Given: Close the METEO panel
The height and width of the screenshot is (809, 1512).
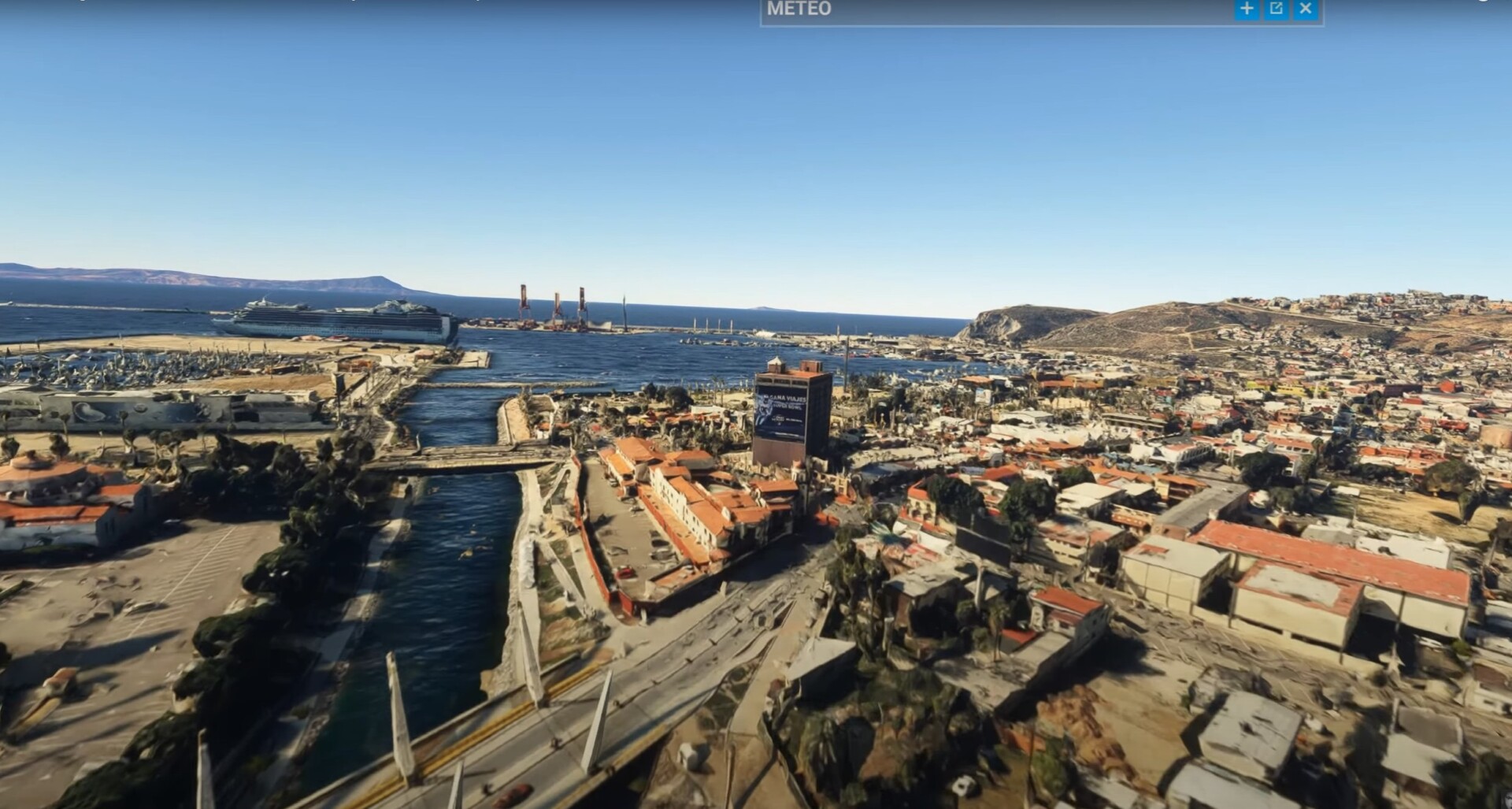Looking at the screenshot, I should click(1306, 9).
